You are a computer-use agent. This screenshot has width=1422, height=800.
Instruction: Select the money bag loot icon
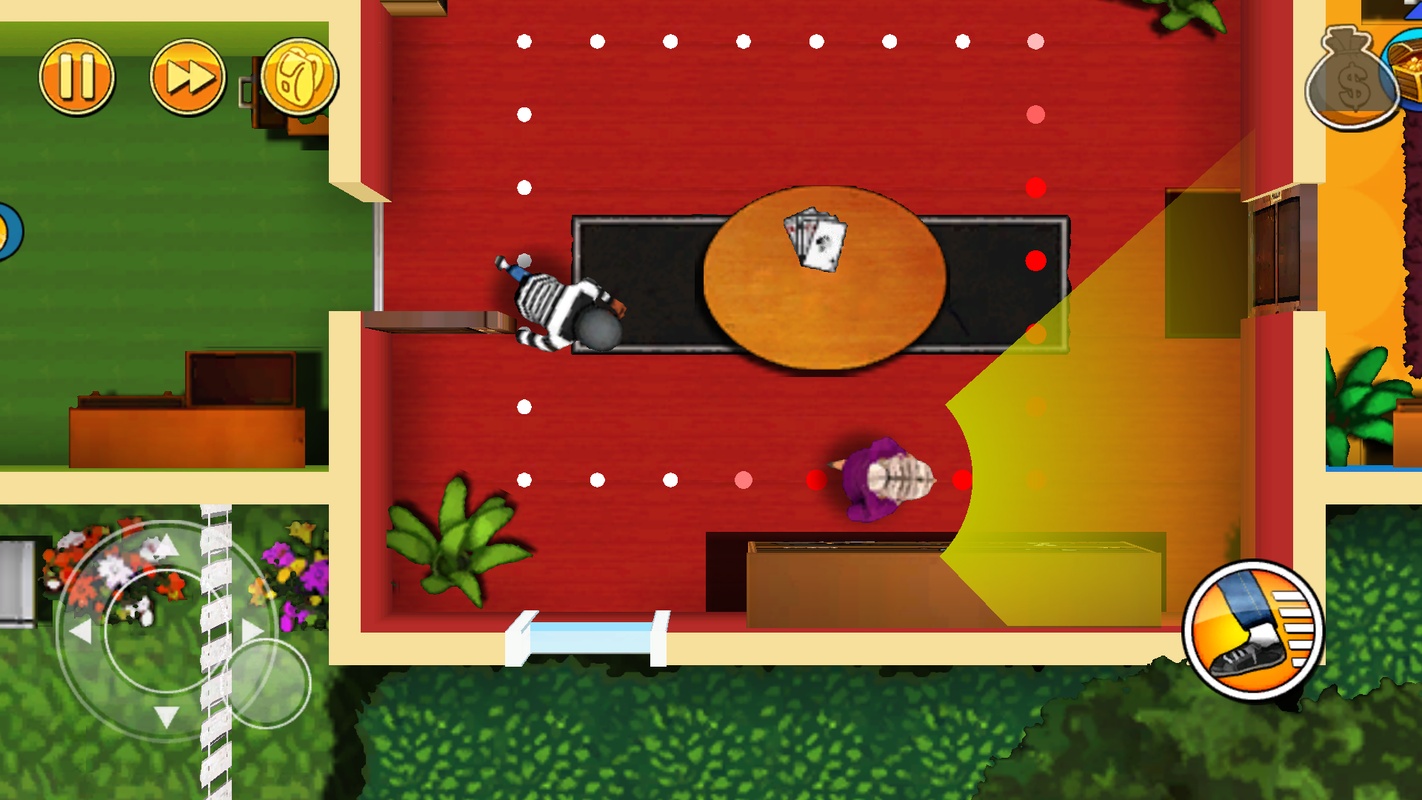click(x=1350, y=80)
